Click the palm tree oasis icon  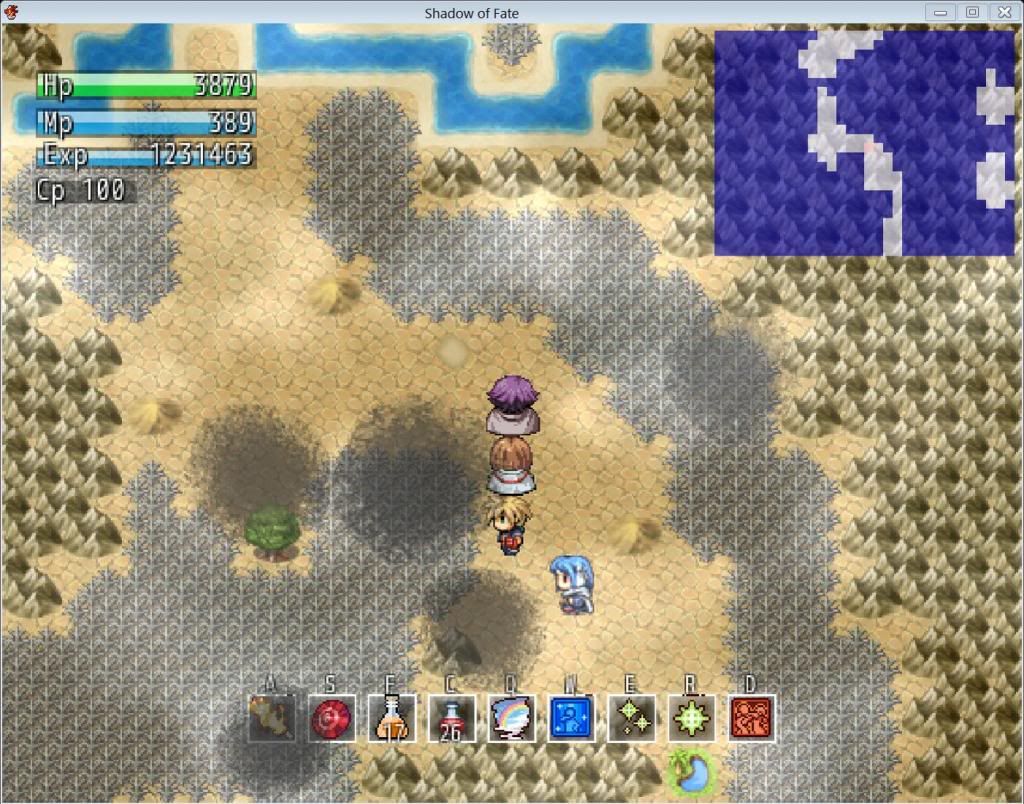(691, 772)
